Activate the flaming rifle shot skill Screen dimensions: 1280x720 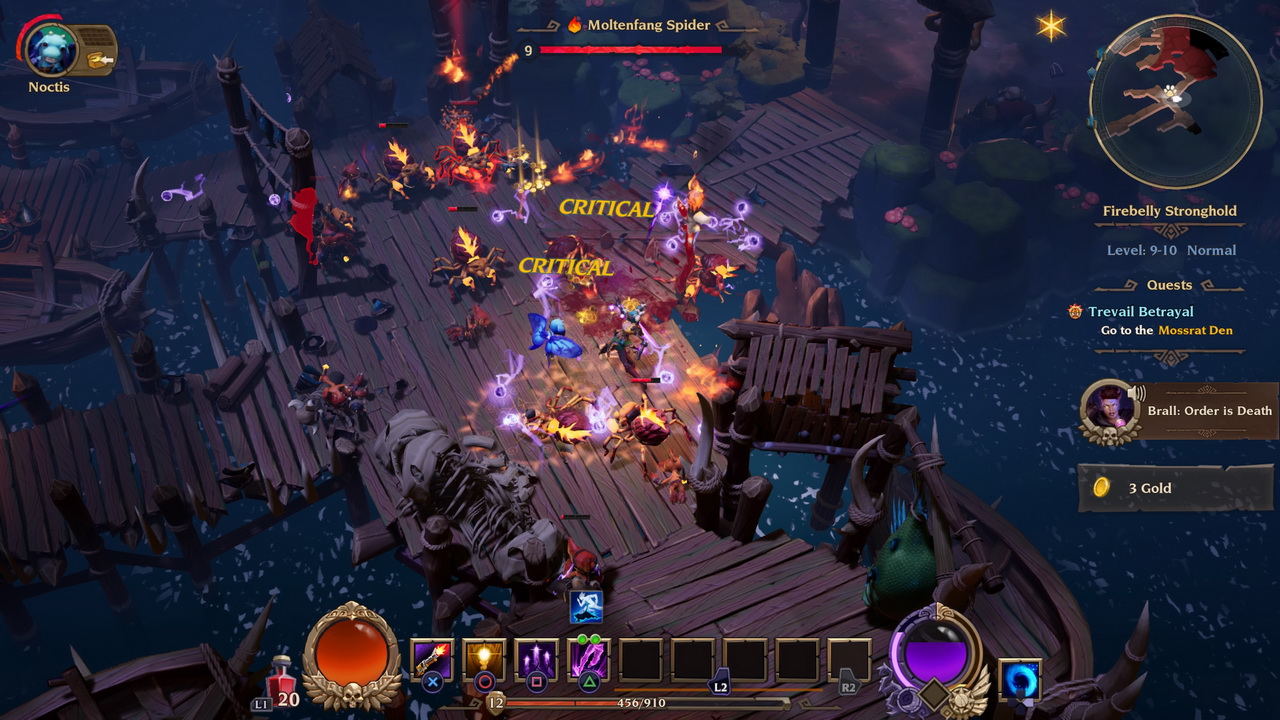pos(432,660)
